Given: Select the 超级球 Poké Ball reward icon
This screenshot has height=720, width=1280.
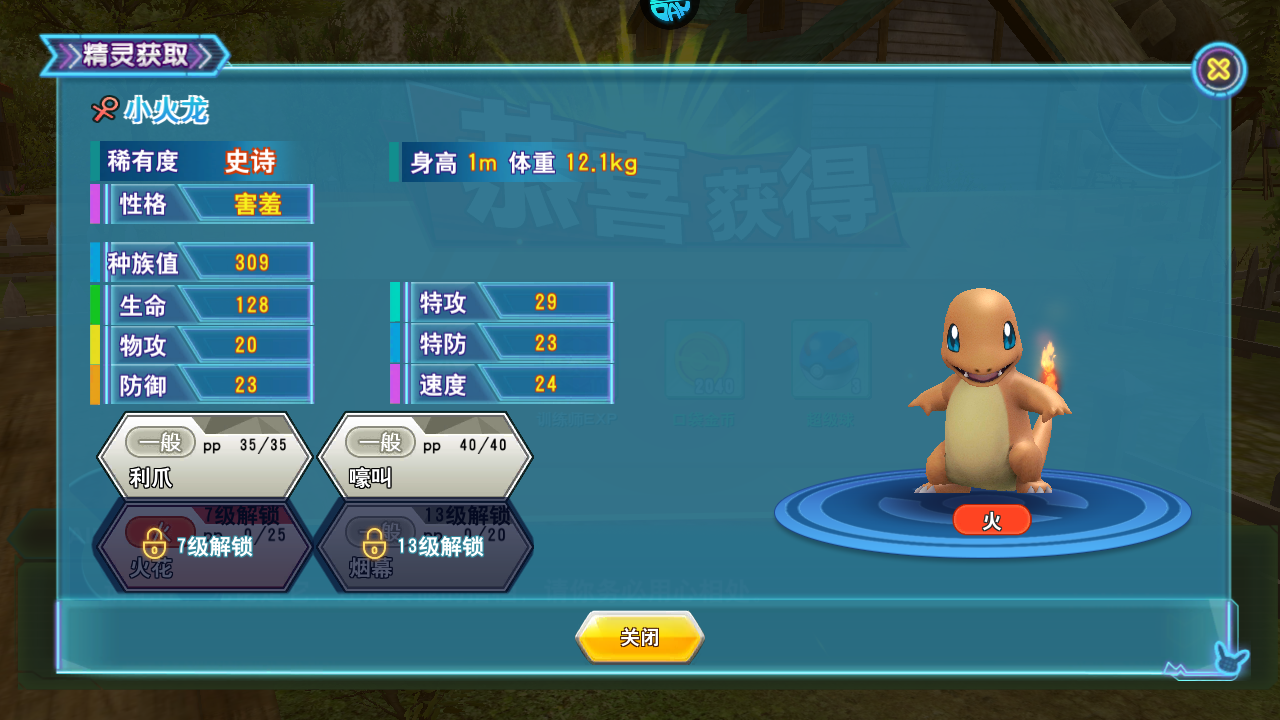Looking at the screenshot, I should point(831,358).
